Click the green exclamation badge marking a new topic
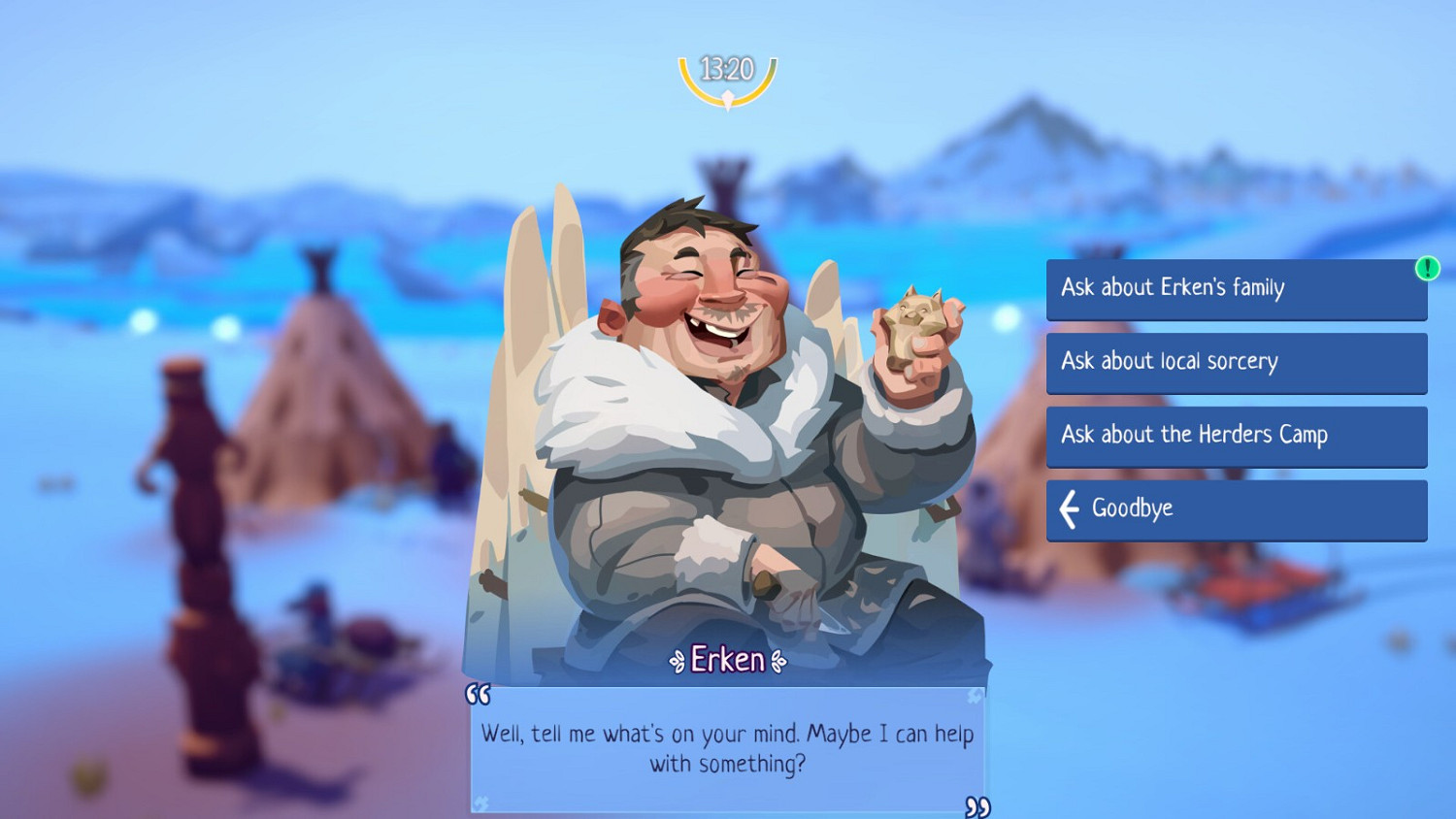Viewport: 1456px width, 819px height. 1427,268
